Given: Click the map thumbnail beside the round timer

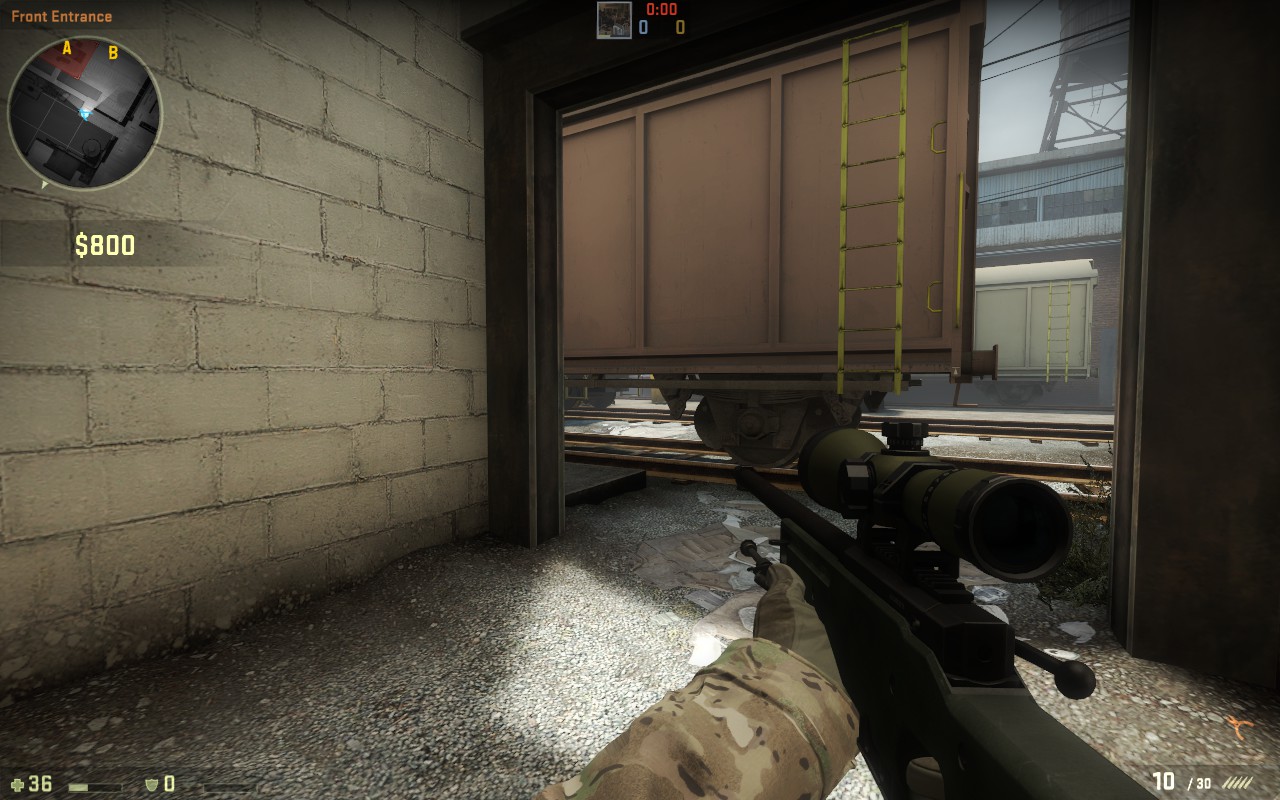Looking at the screenshot, I should (x=614, y=20).
